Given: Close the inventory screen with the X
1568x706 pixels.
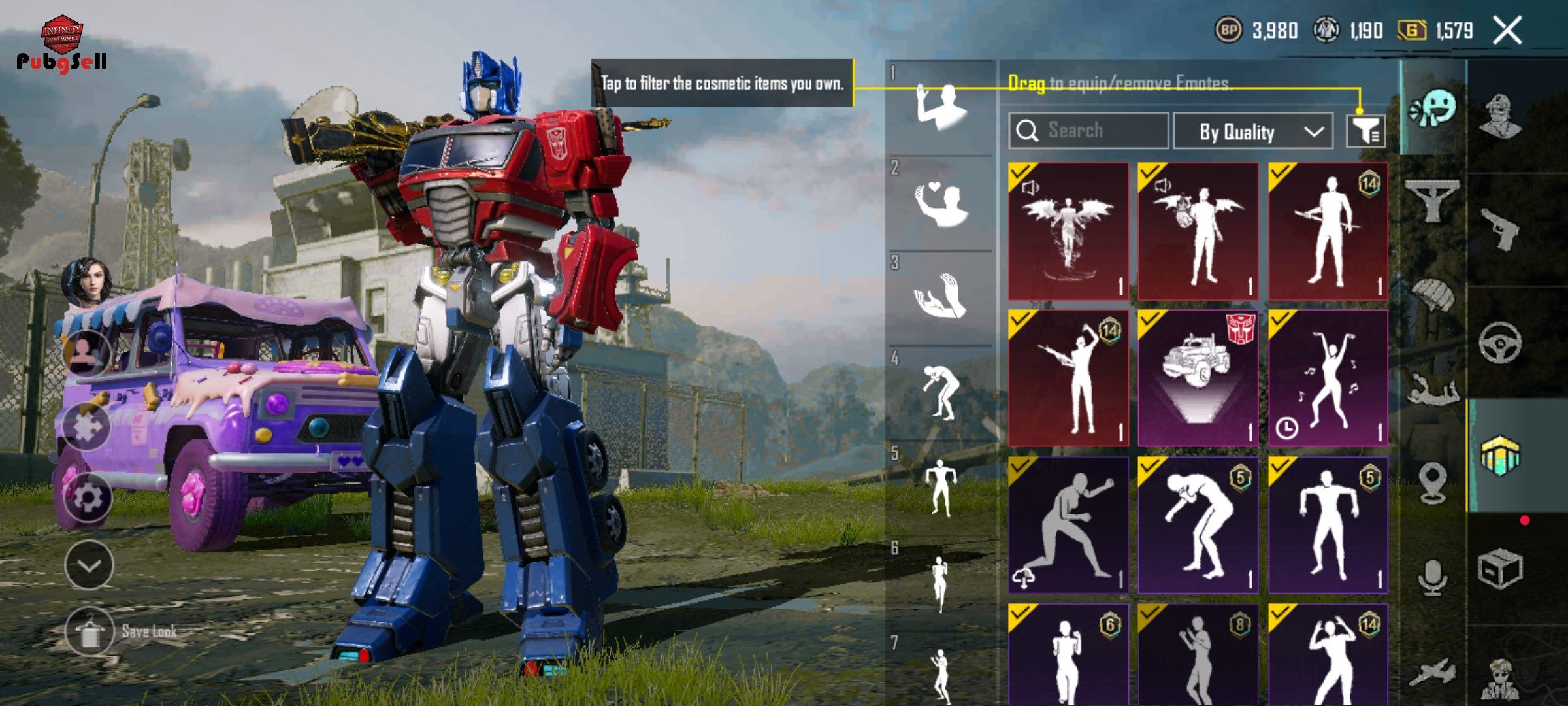Looking at the screenshot, I should [1508, 30].
